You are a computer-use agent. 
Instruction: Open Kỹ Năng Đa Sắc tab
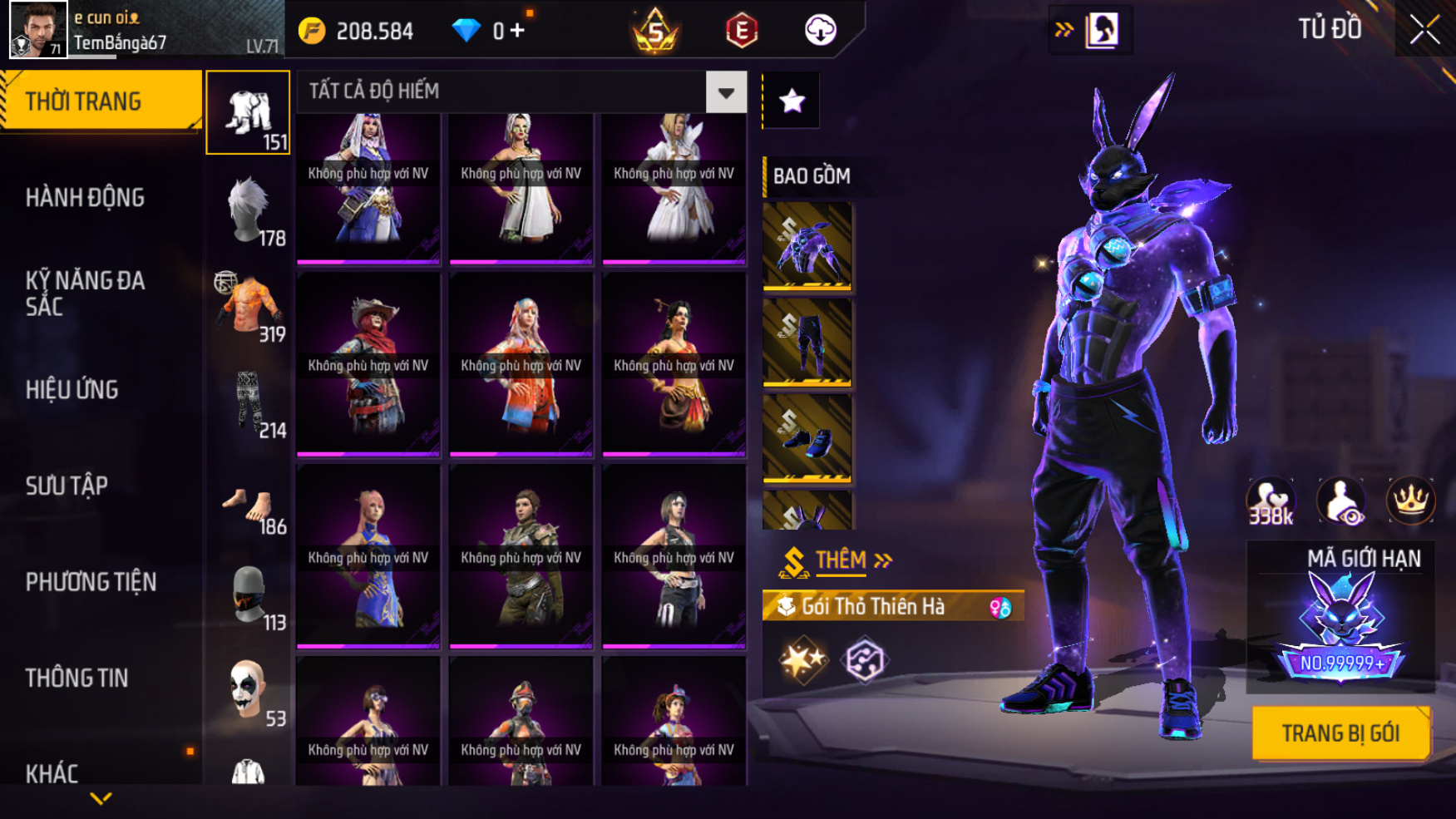(85, 293)
